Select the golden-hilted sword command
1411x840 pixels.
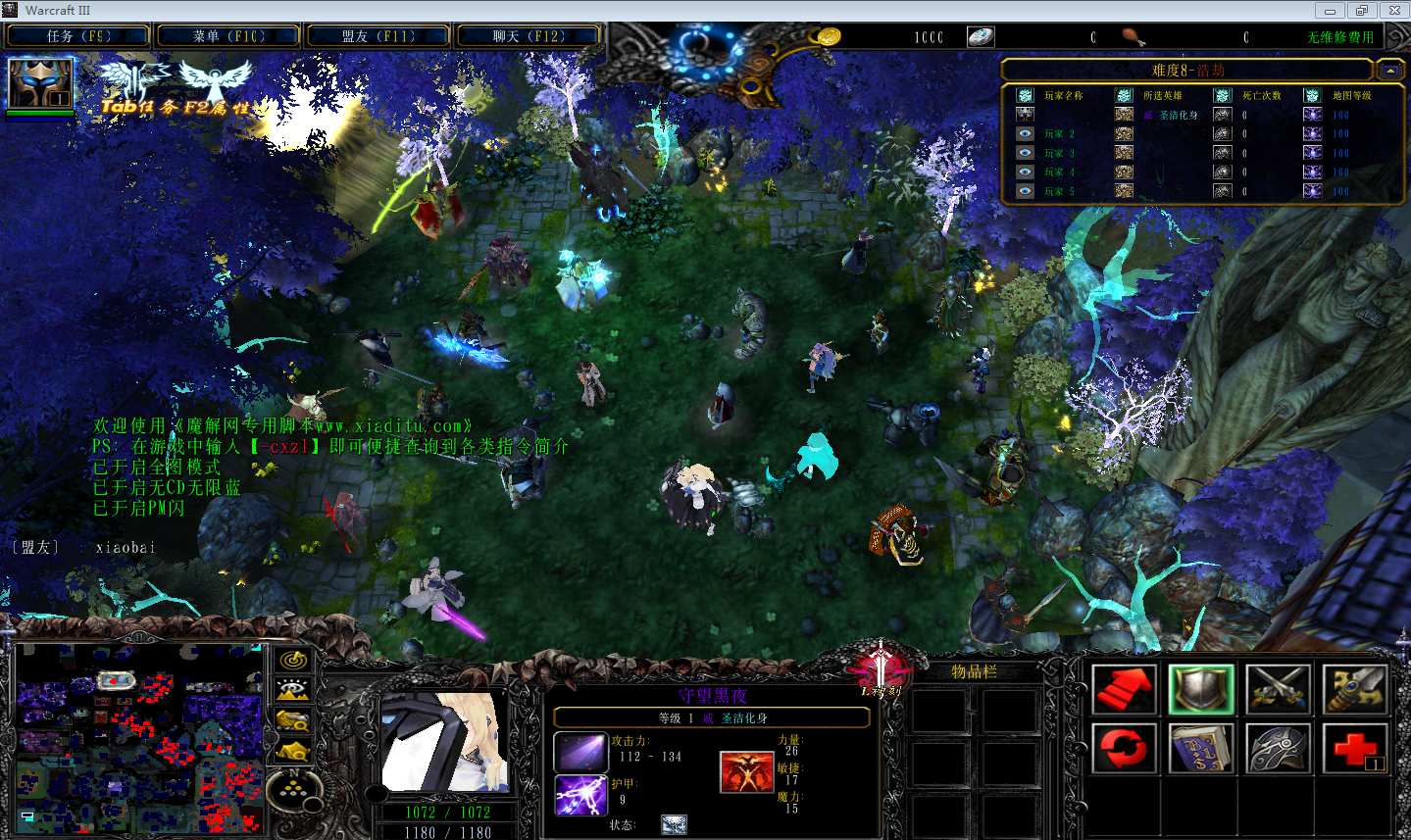click(x=1354, y=688)
